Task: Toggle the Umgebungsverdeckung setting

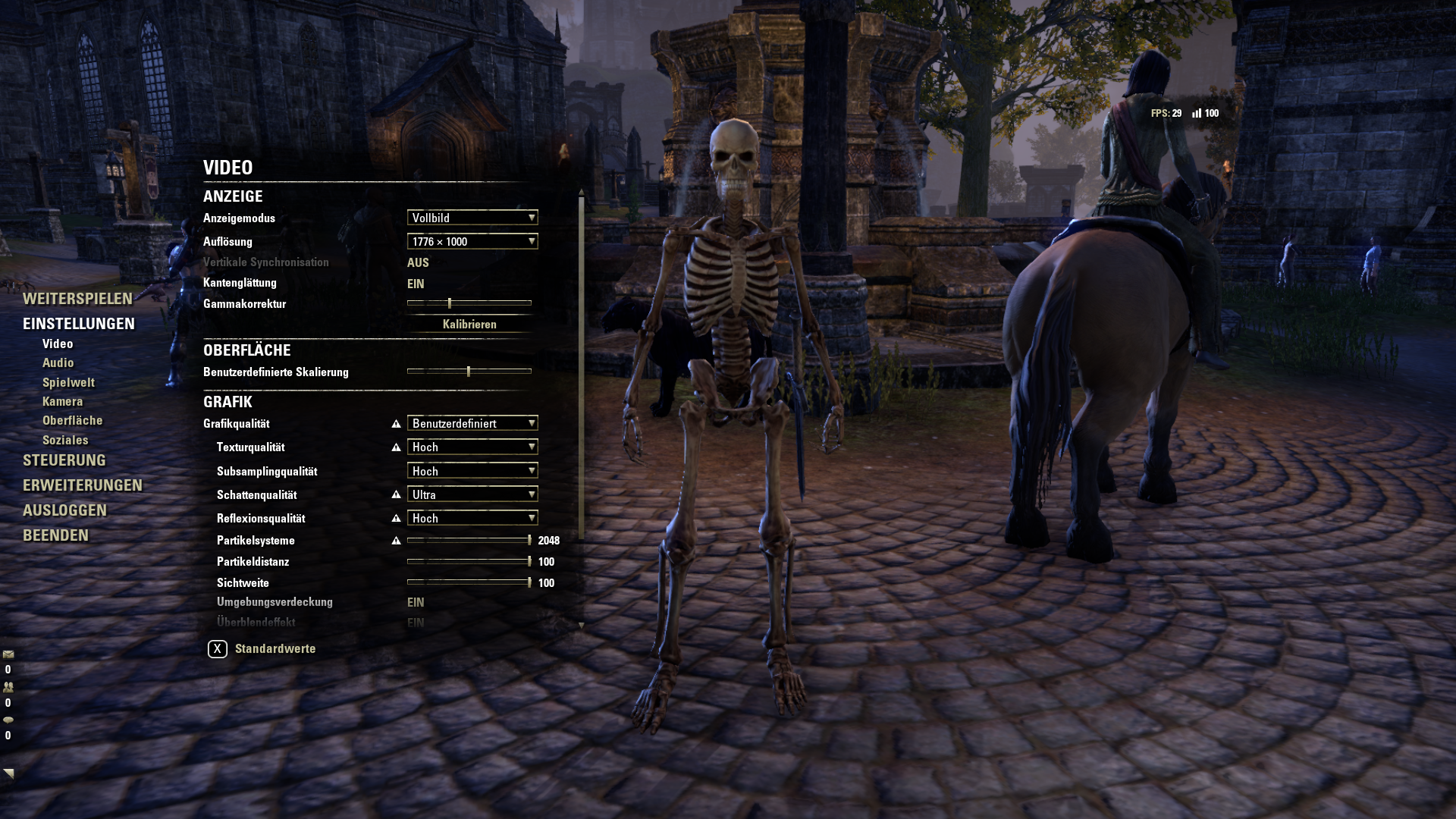Action: coord(416,602)
